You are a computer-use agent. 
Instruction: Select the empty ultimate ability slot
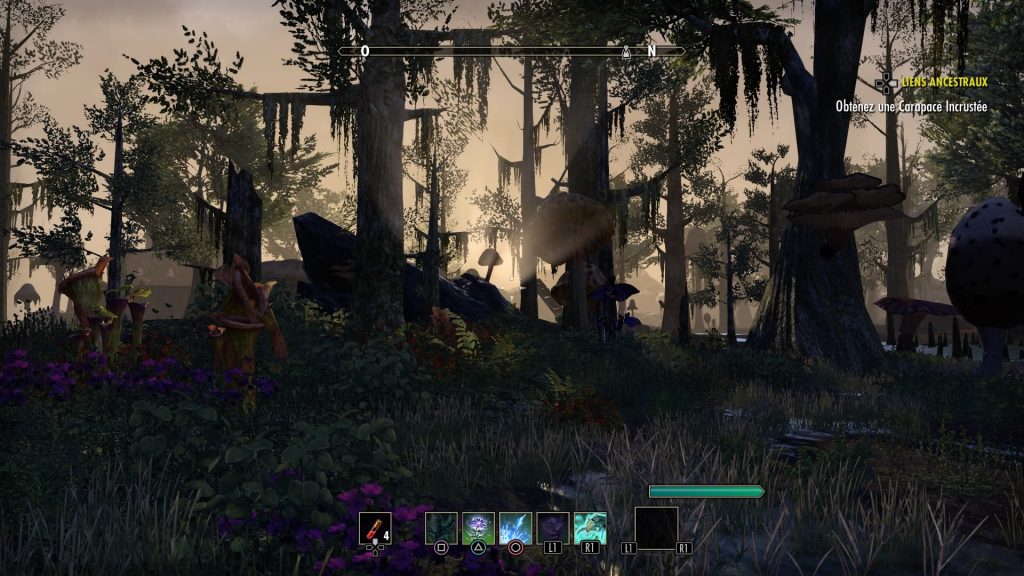[656, 527]
